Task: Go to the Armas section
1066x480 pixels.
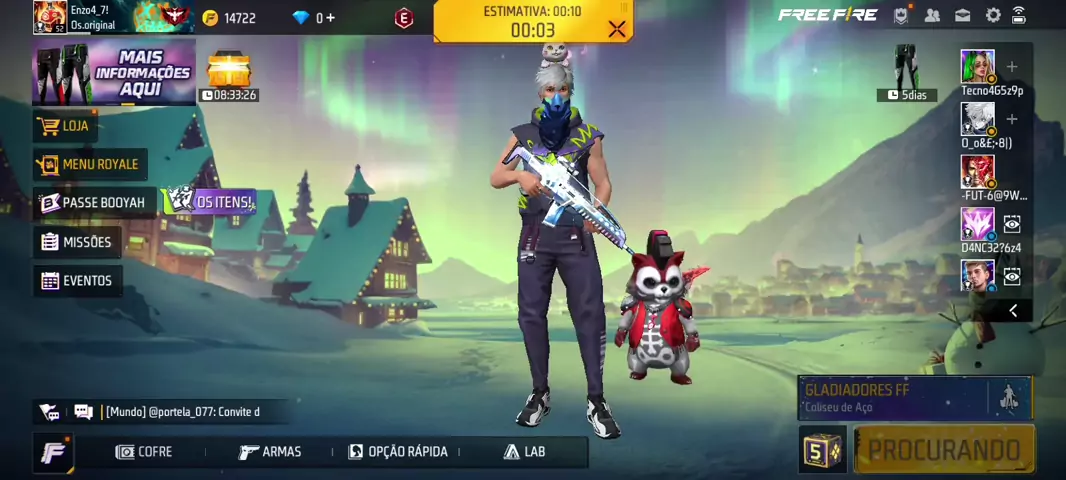Action: (x=270, y=452)
